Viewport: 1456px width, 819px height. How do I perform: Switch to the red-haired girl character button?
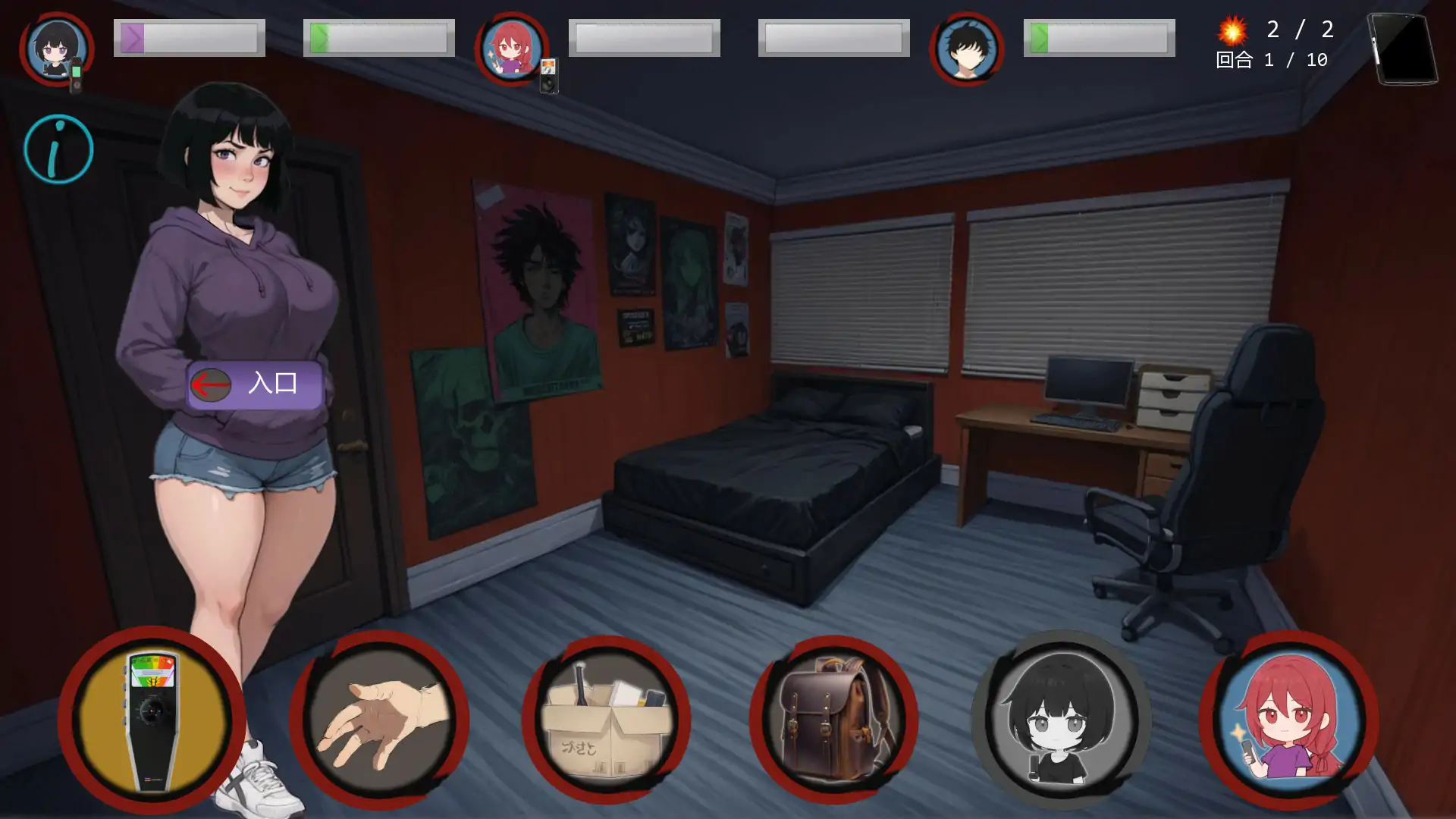1288,720
